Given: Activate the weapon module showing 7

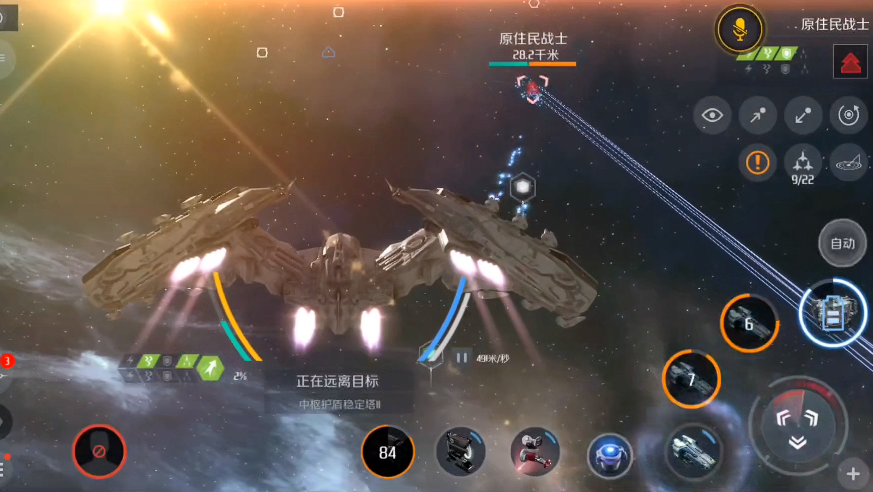Looking at the screenshot, I should (x=691, y=379).
